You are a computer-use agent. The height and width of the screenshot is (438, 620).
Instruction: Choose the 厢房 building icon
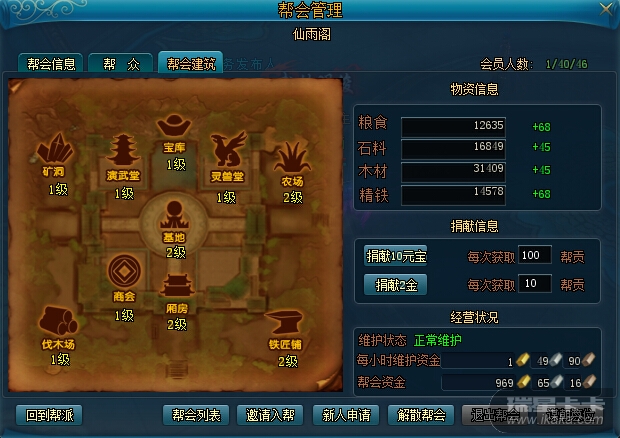[x=176, y=289]
